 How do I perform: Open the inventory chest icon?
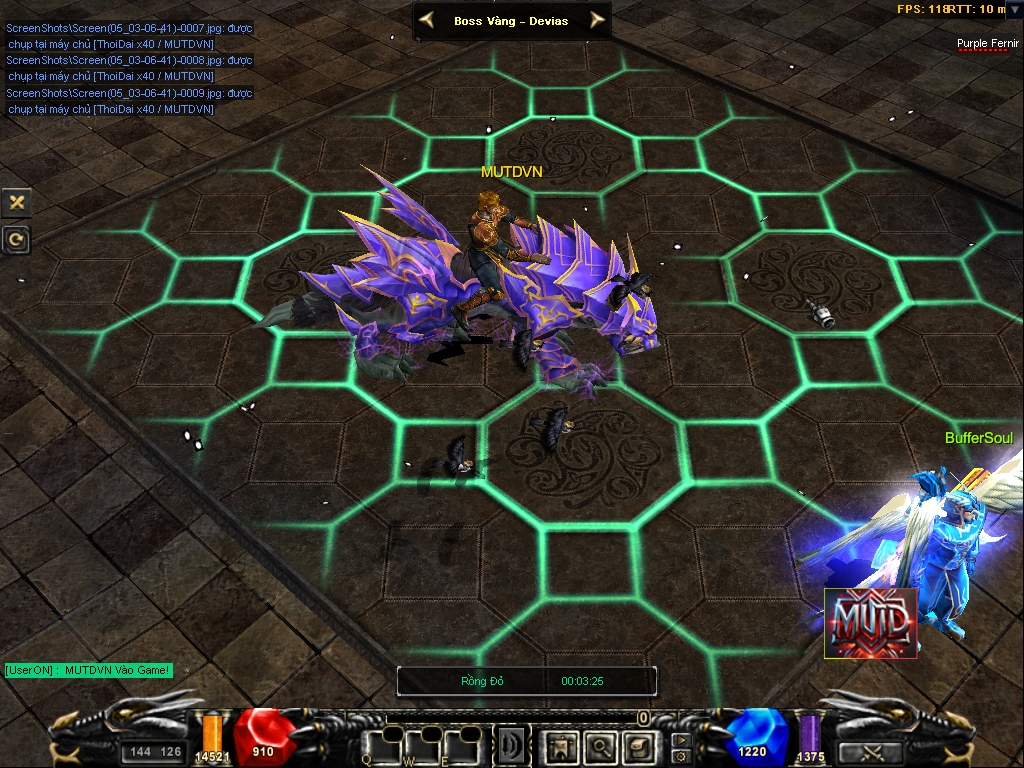(x=637, y=745)
